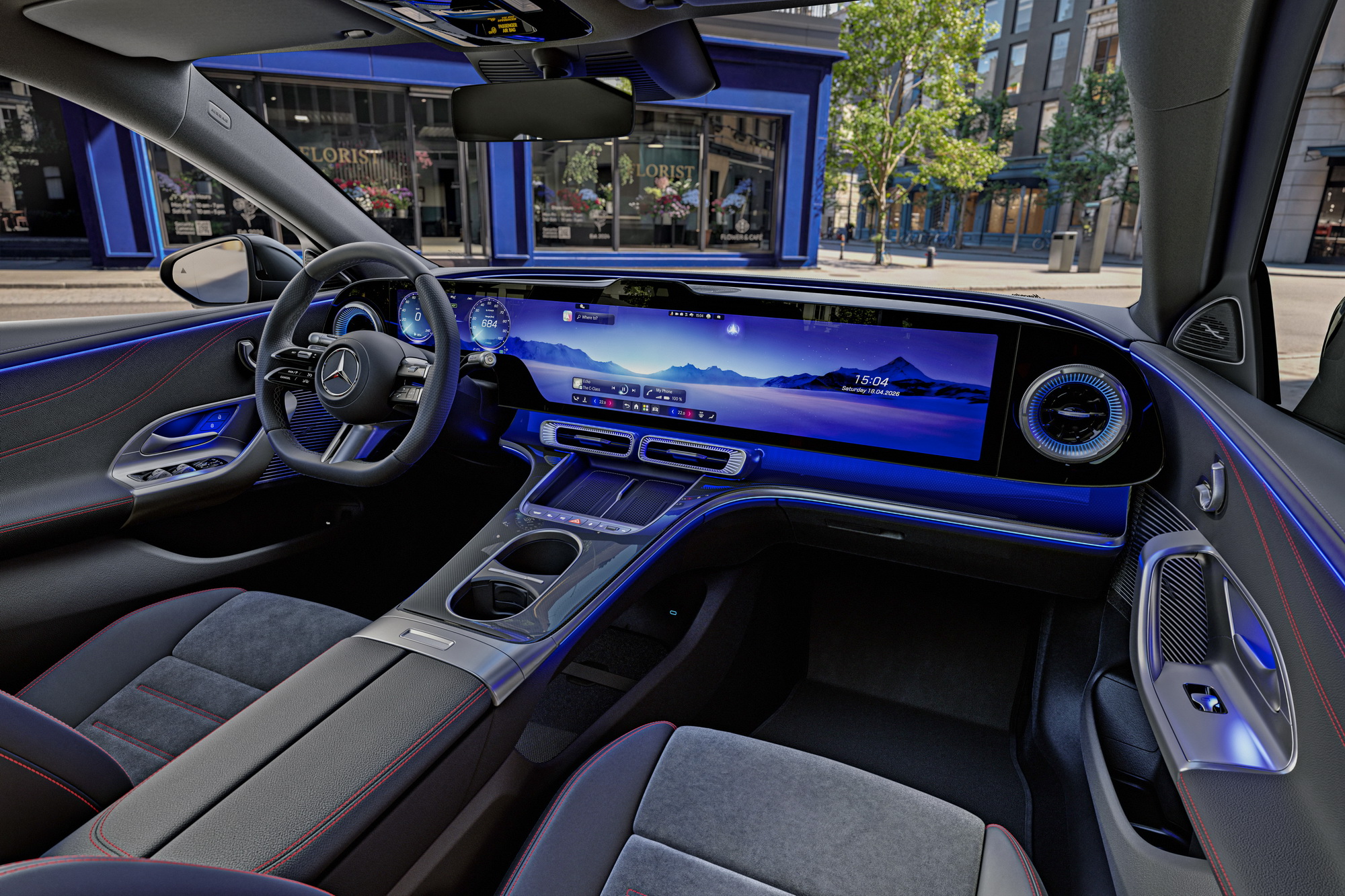Skip to the next track
Viewport: 1345px width, 896px height.
click(x=633, y=390)
